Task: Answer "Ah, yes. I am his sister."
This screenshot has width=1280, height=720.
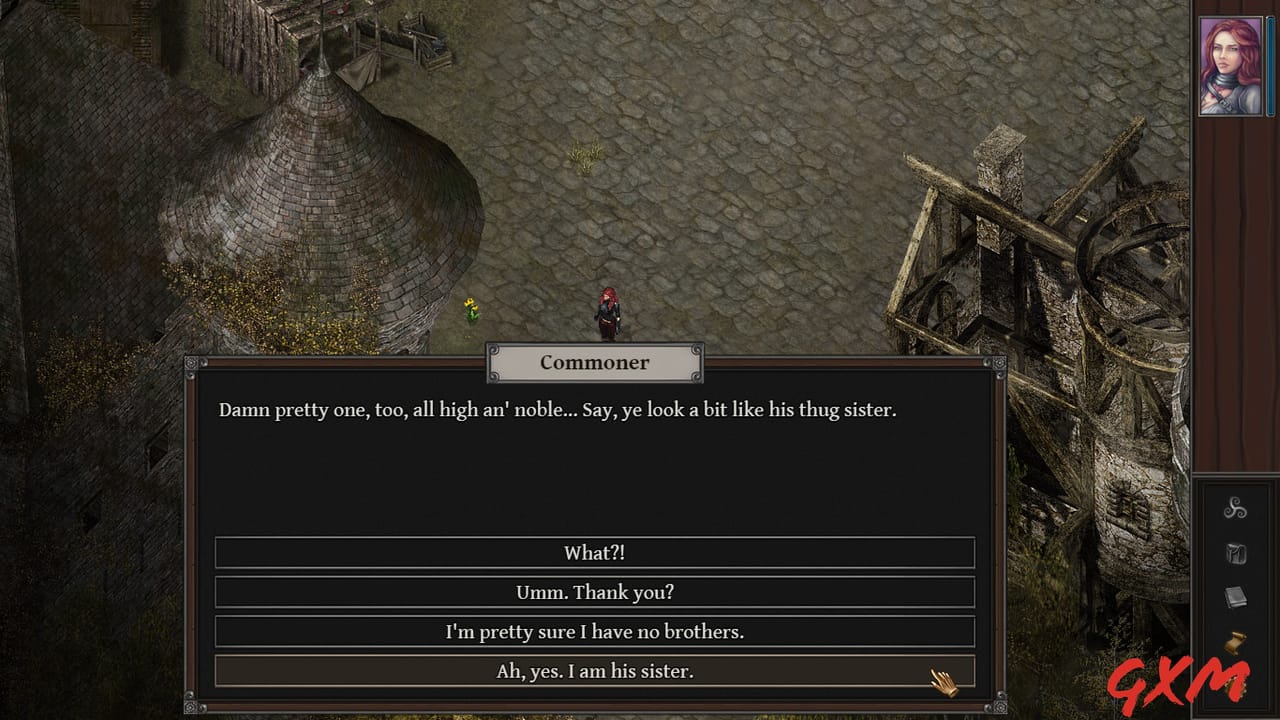Action: pyautogui.click(x=595, y=671)
